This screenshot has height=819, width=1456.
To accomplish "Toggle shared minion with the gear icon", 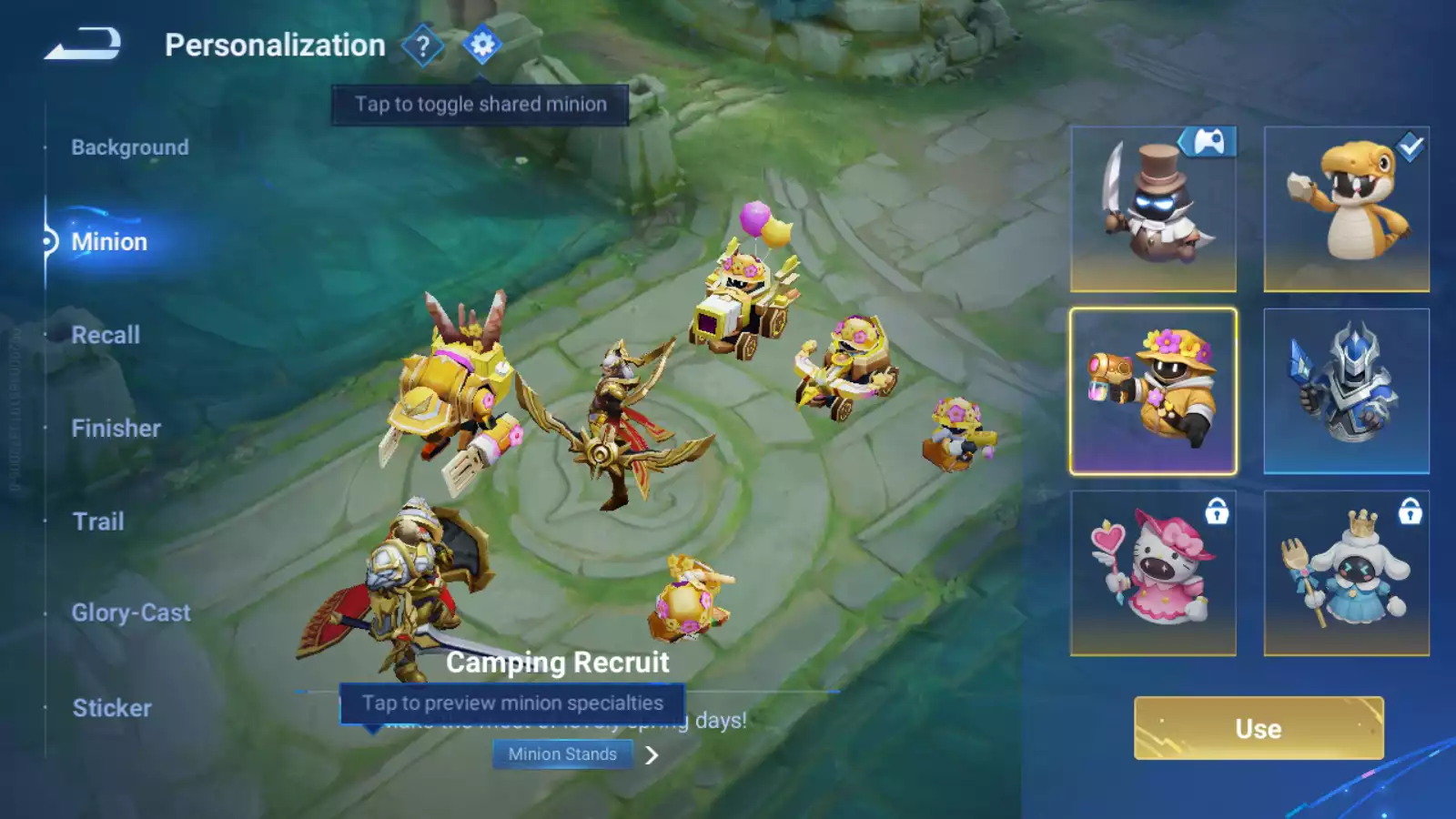I will pos(482,45).
